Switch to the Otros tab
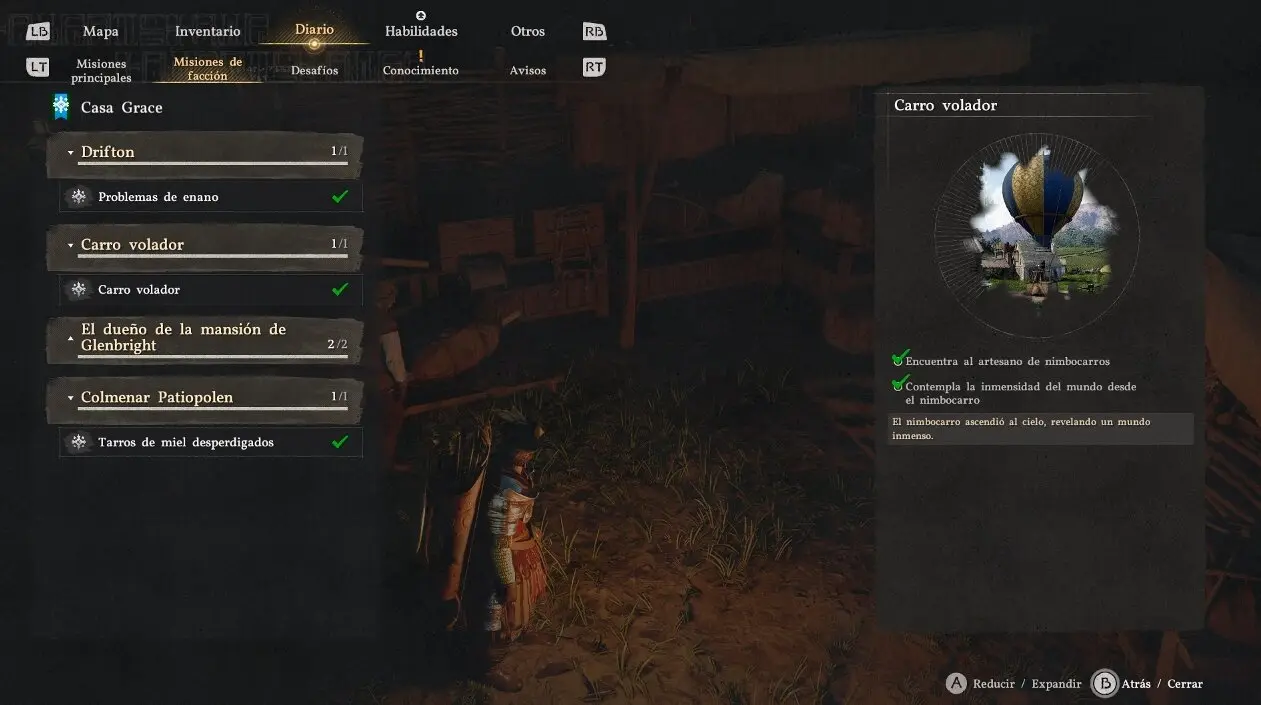The width and height of the screenshot is (1261, 705). (x=527, y=31)
